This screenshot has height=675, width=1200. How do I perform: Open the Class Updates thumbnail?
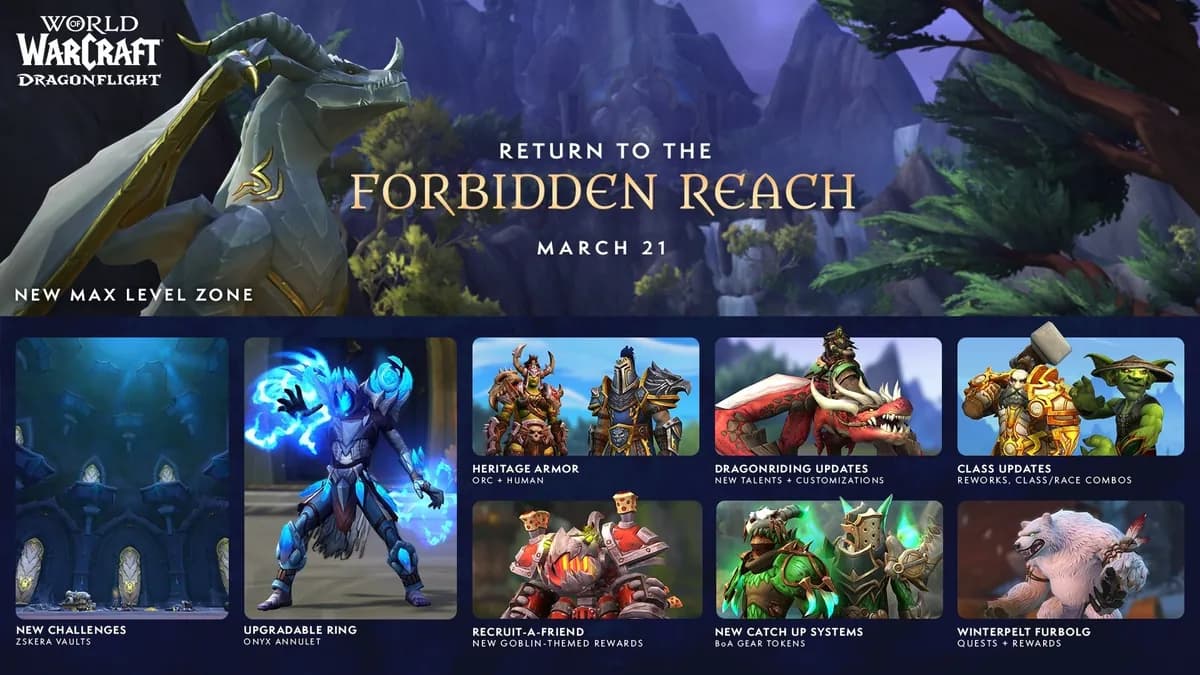point(1070,396)
